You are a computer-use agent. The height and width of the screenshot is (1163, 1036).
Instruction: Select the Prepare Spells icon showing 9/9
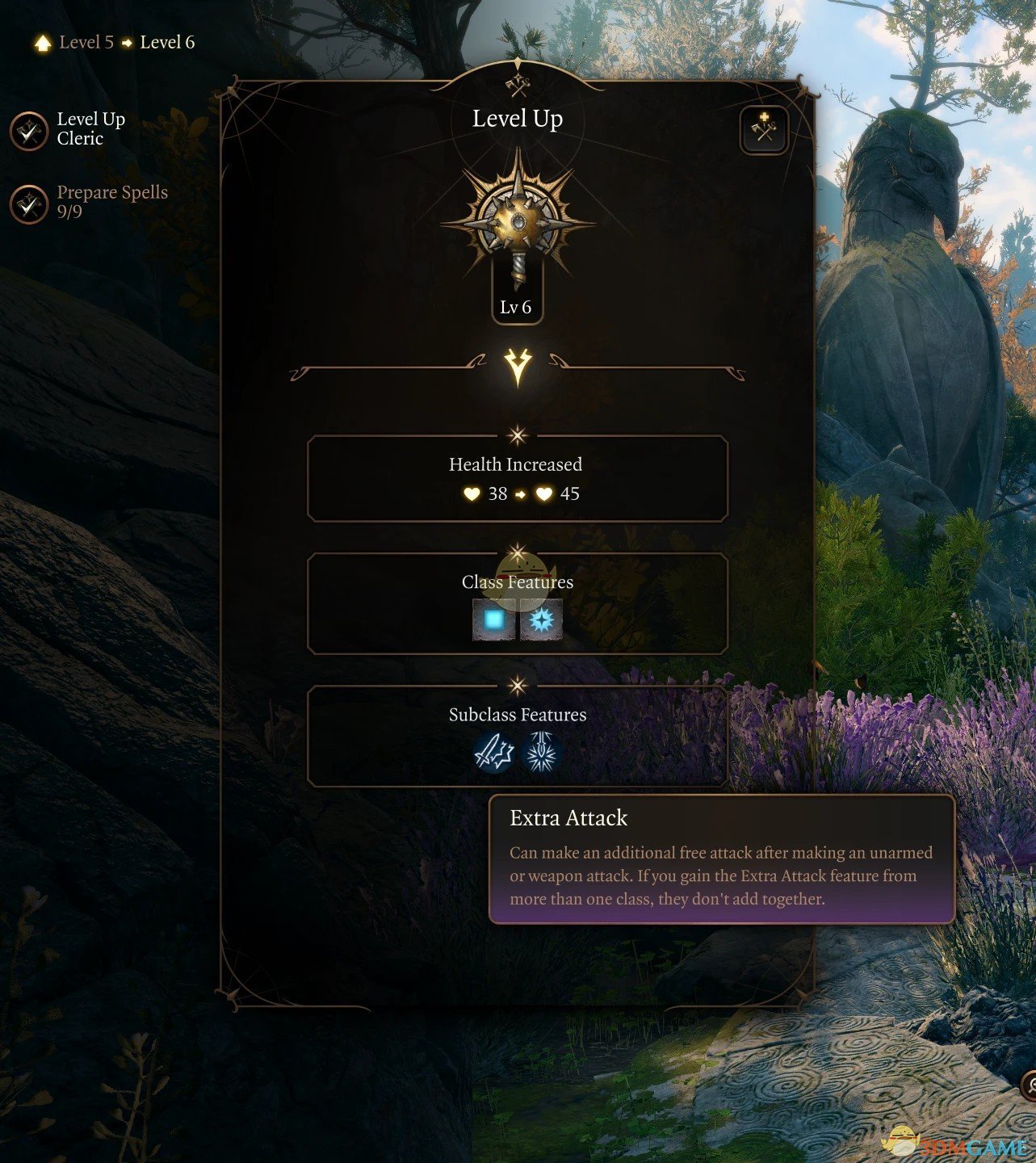click(29, 204)
